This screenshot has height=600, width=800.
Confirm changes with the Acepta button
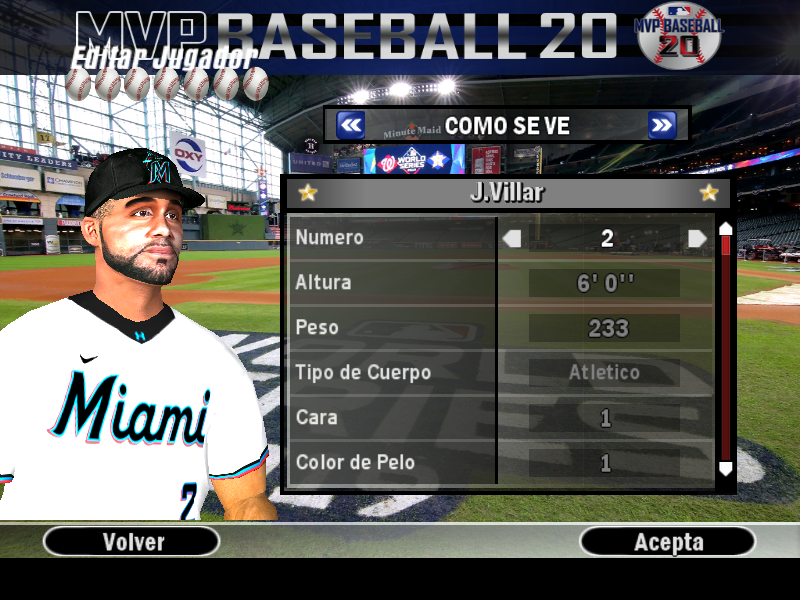(x=668, y=542)
